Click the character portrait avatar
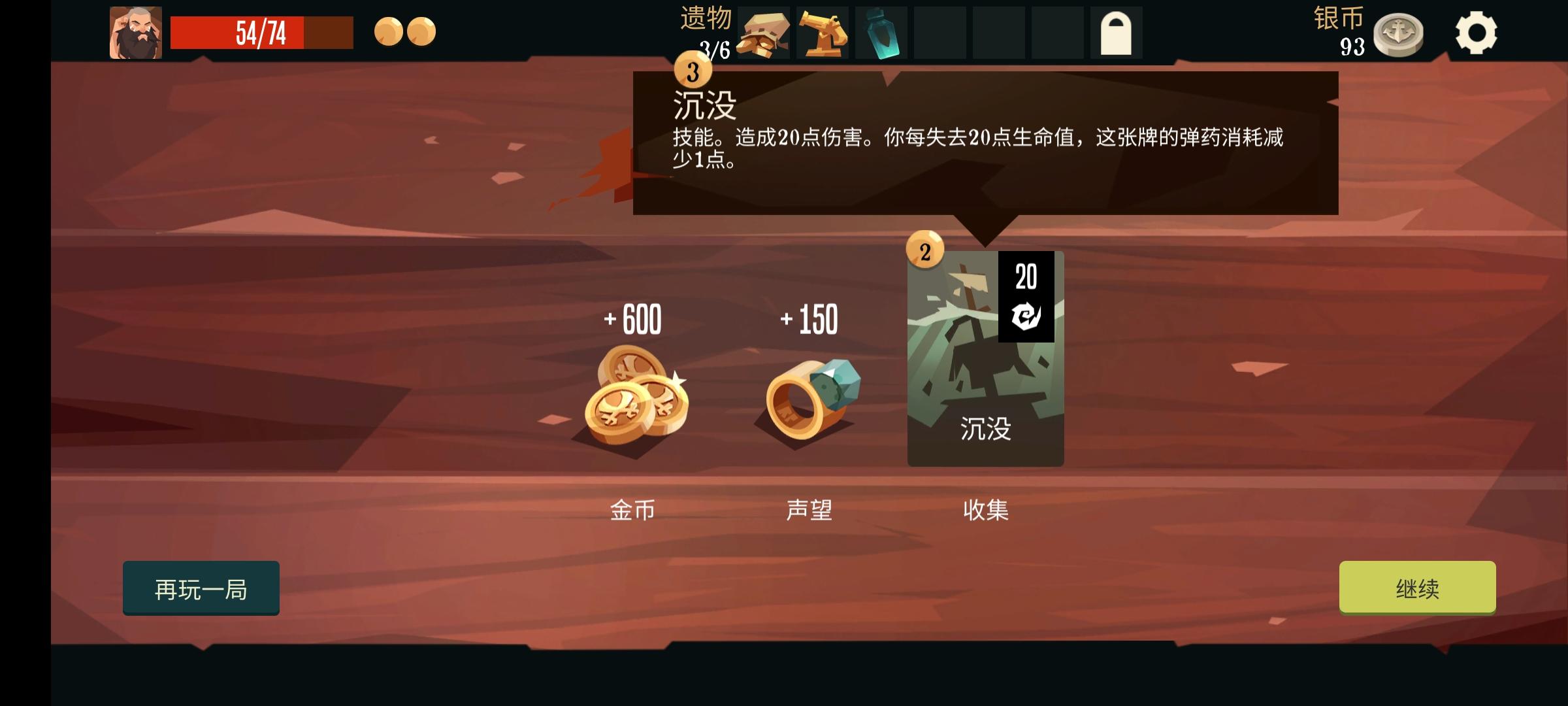This screenshot has height=706, width=1568. click(x=136, y=31)
